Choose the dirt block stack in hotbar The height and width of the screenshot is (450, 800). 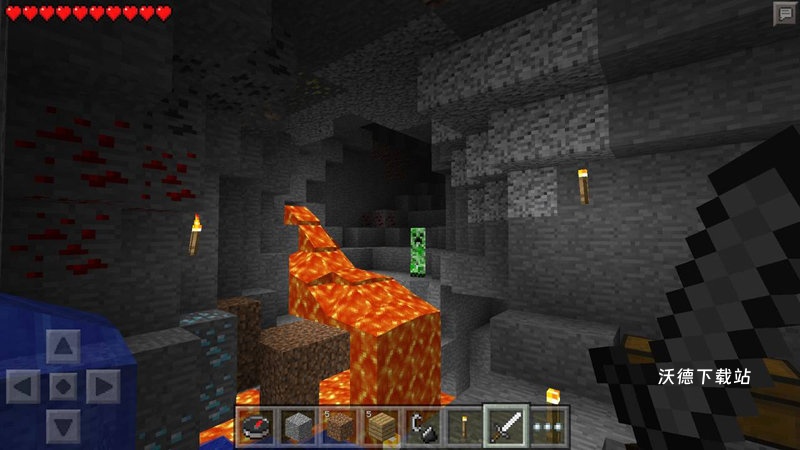[x=337, y=425]
